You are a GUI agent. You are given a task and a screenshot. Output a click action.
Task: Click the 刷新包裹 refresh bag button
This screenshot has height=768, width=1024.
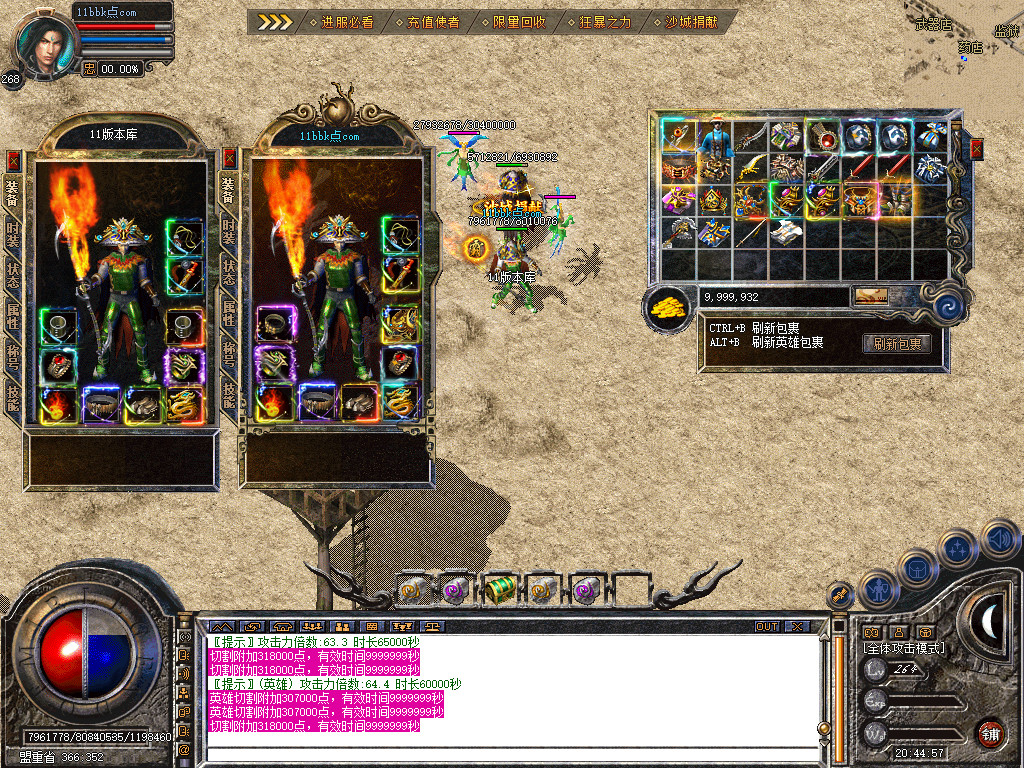896,344
